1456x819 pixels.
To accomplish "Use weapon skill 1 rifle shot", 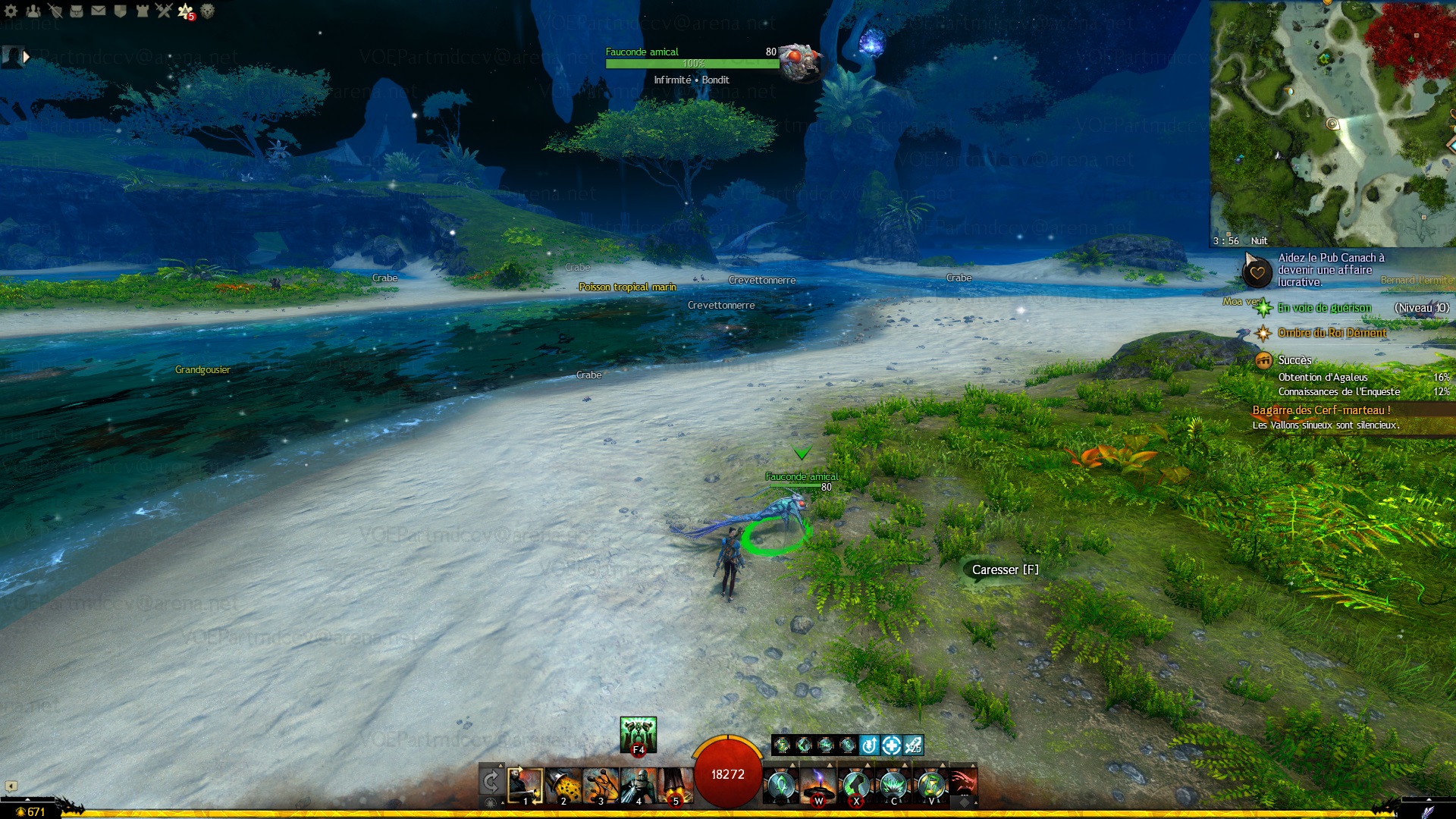I will coord(525,785).
